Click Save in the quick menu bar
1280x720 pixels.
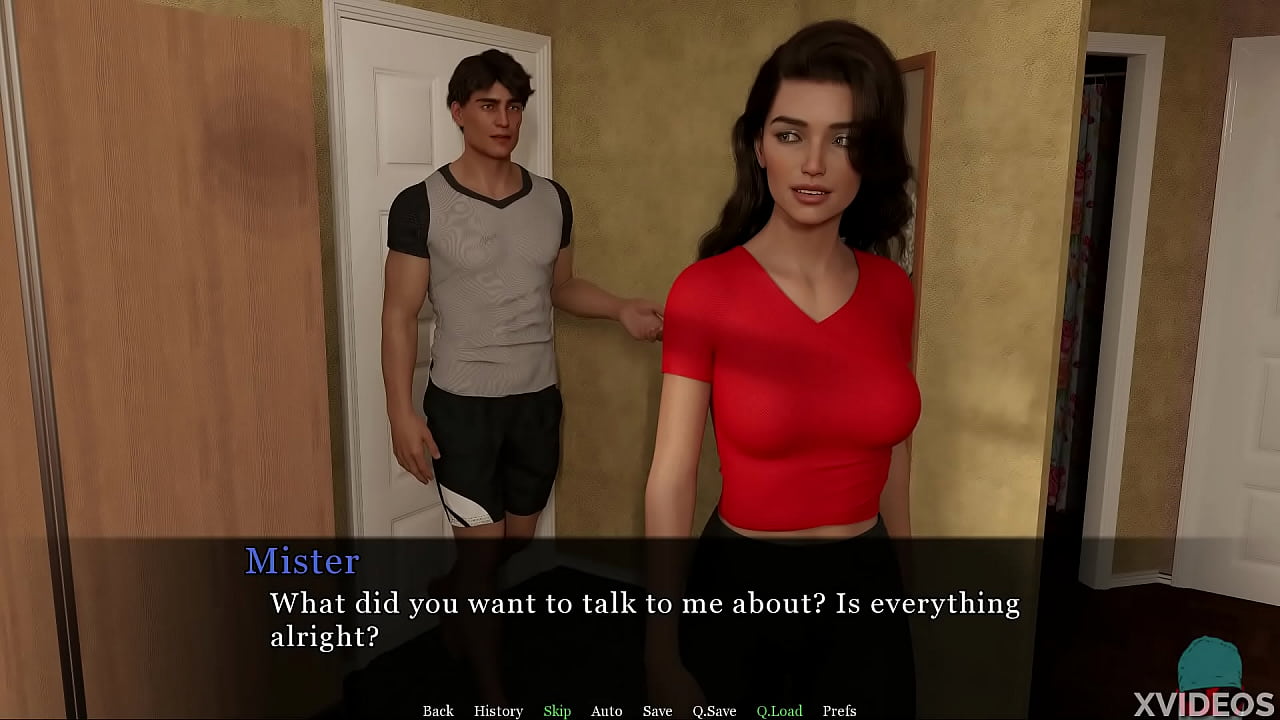click(x=657, y=710)
